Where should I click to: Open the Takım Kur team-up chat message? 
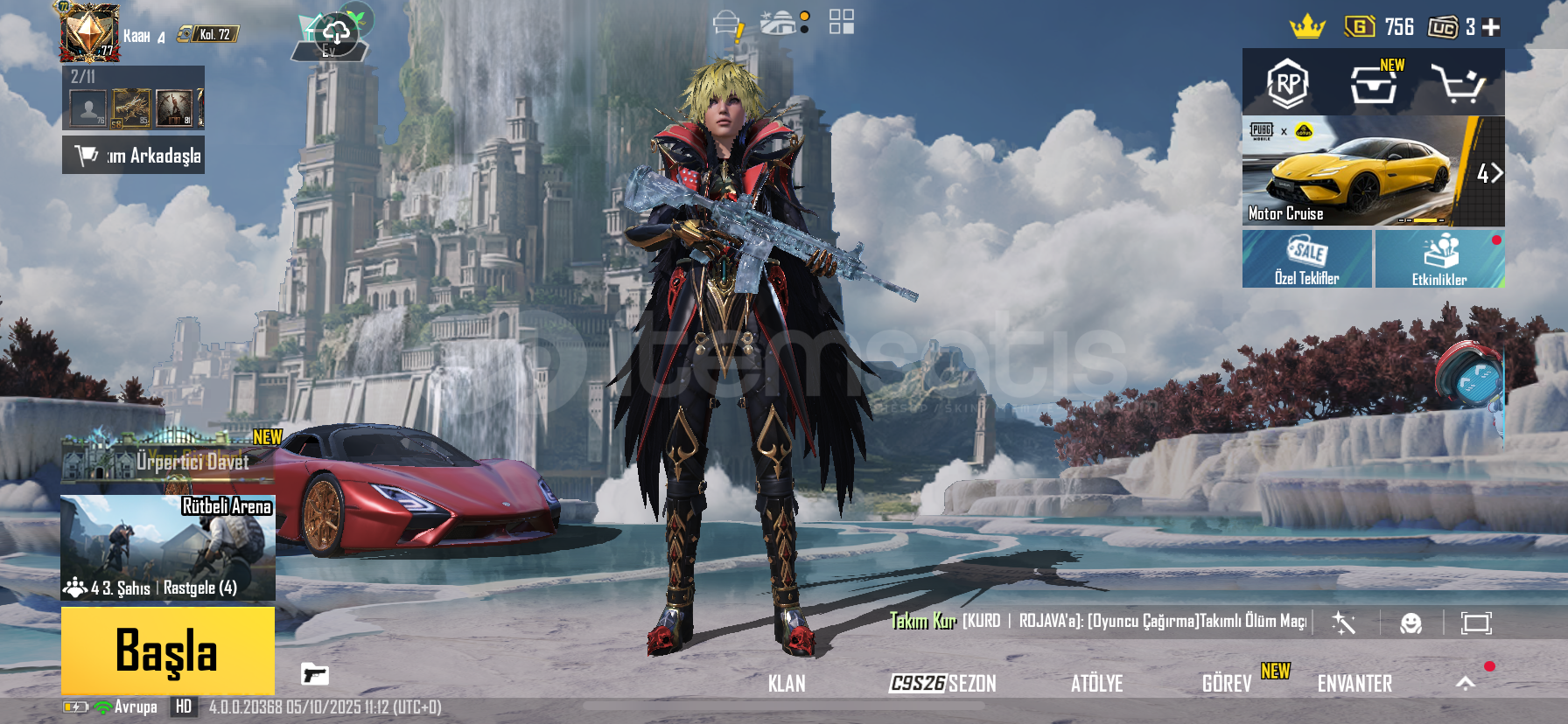click(1097, 621)
